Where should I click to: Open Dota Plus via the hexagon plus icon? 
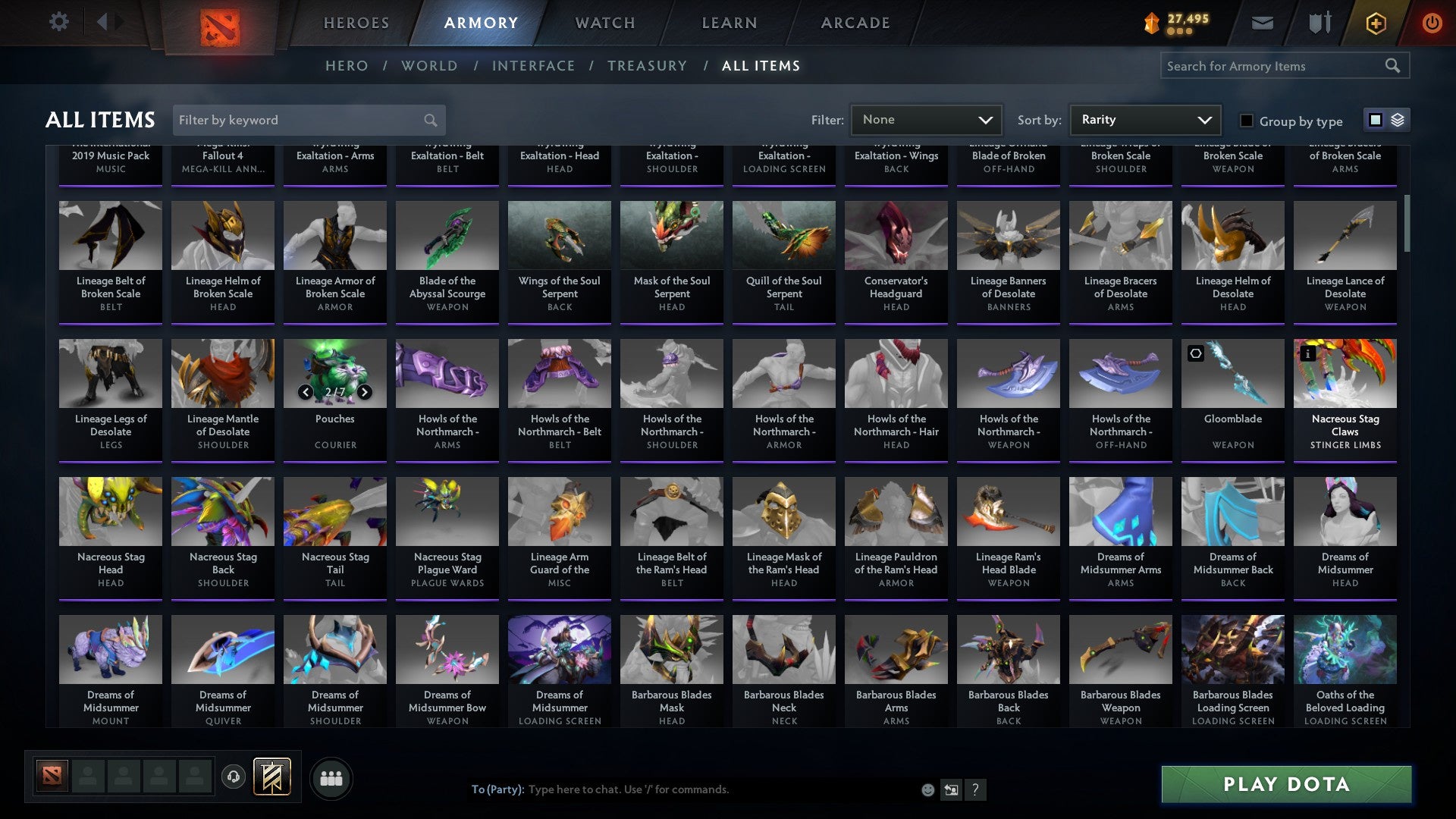[x=1375, y=23]
